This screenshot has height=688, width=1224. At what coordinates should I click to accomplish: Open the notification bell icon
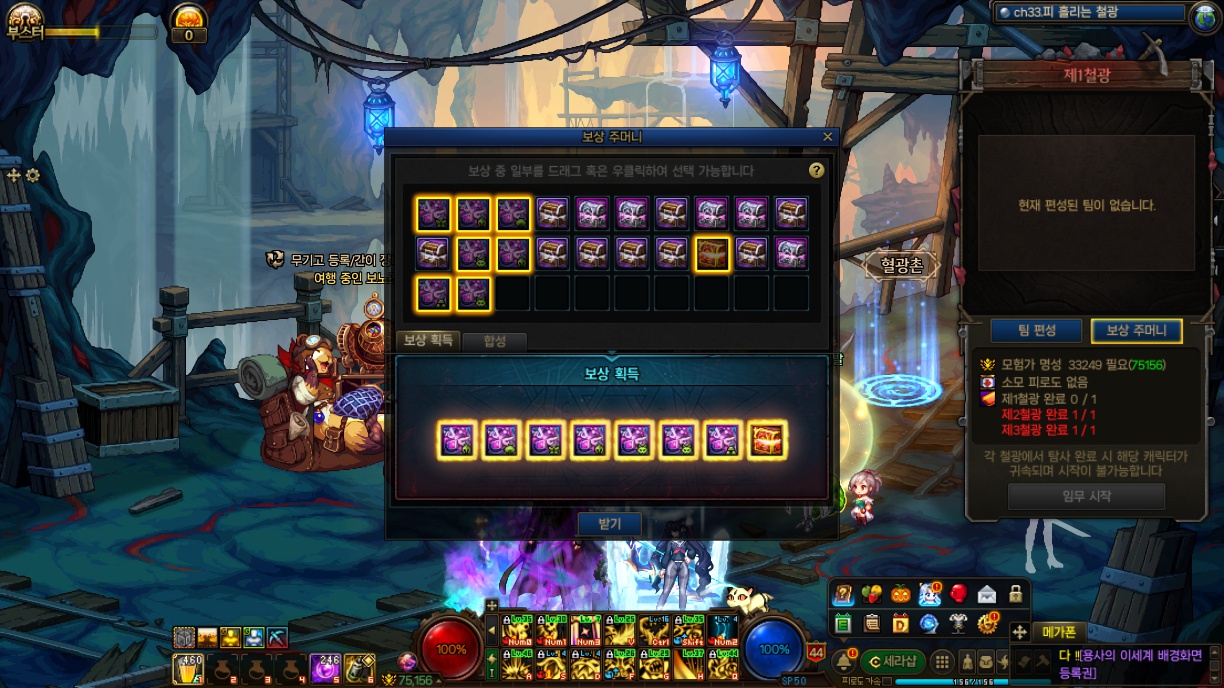(843, 660)
